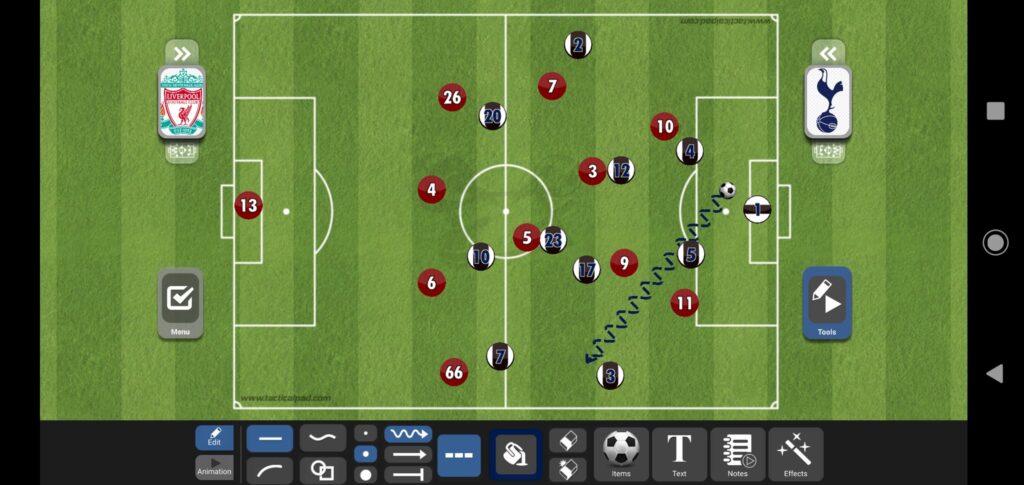The width and height of the screenshot is (1024, 485).
Task: Select the Liverpool team crest
Action: click(x=181, y=102)
